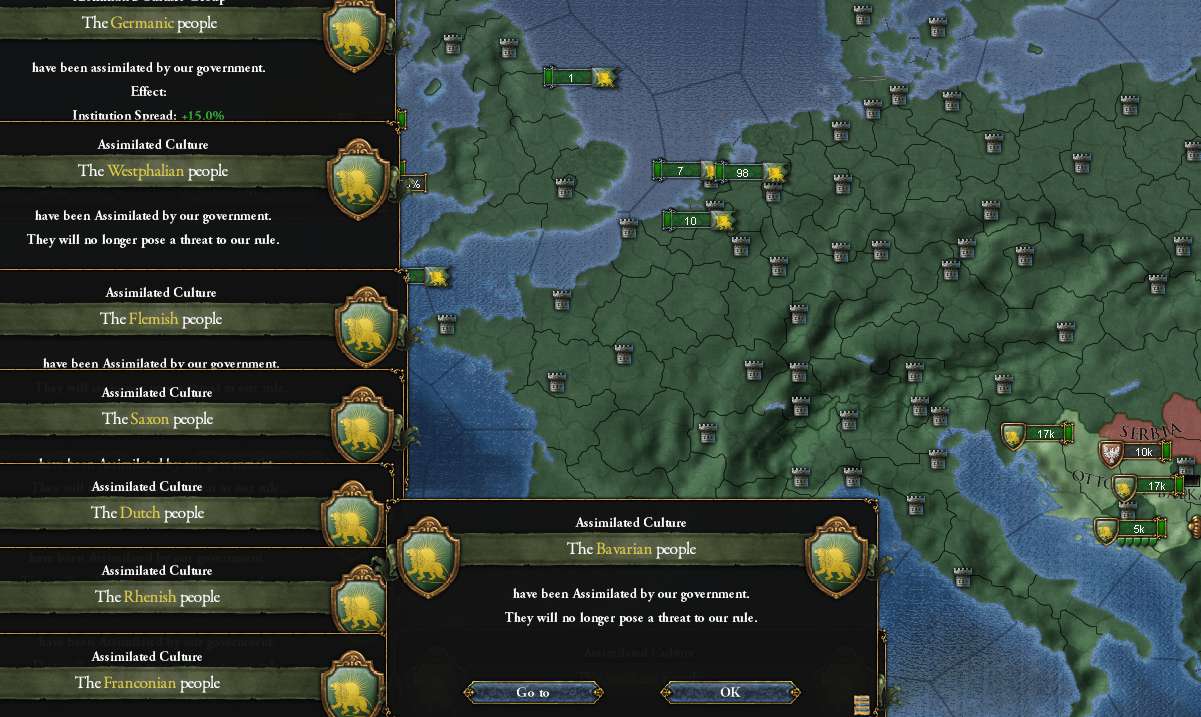Screen dimensions: 1201x717
Task: Click the Go to button
Action: [533, 692]
